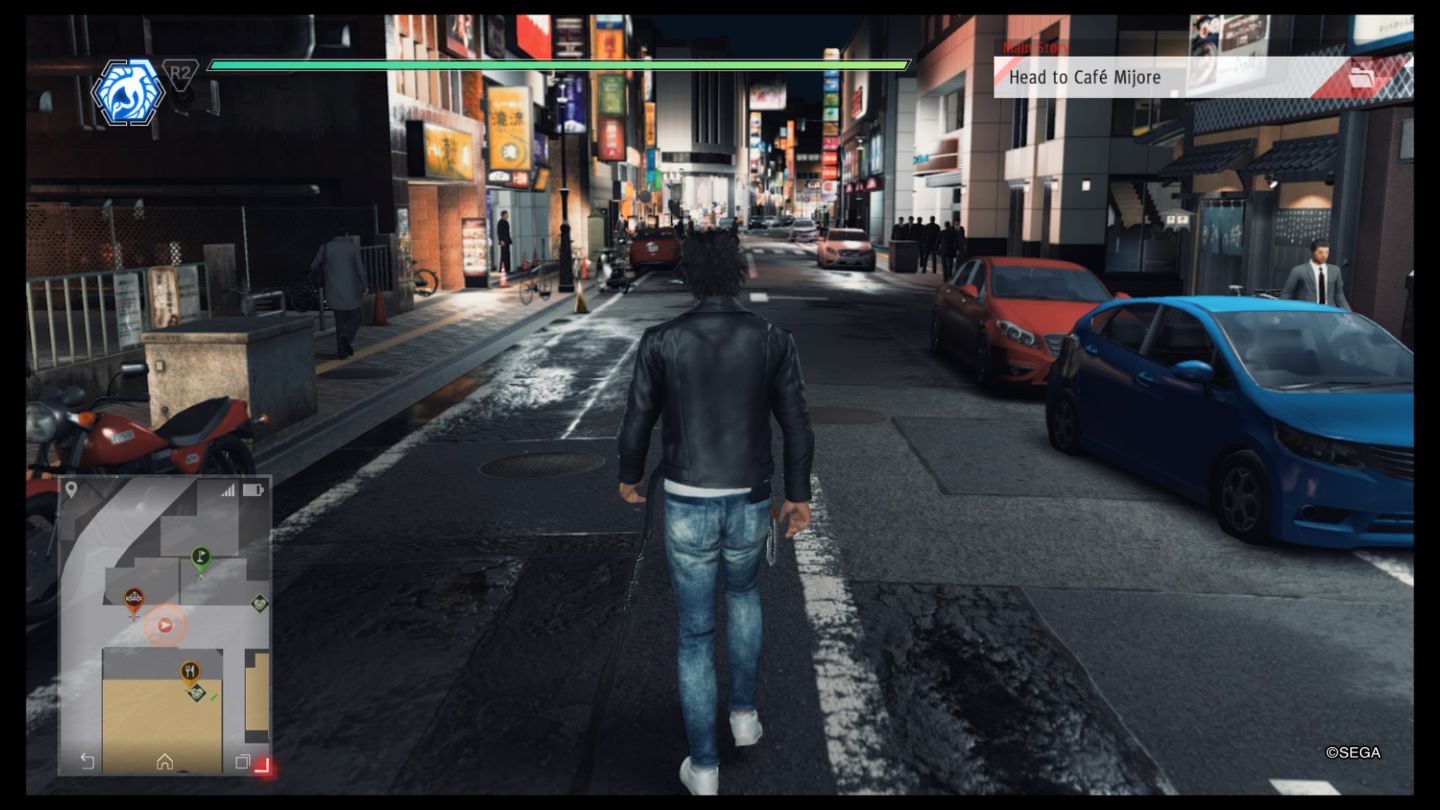Viewport: 1440px width, 810px height.
Task: Click the restaurant fork-and-knife map marker
Action: click(x=189, y=670)
